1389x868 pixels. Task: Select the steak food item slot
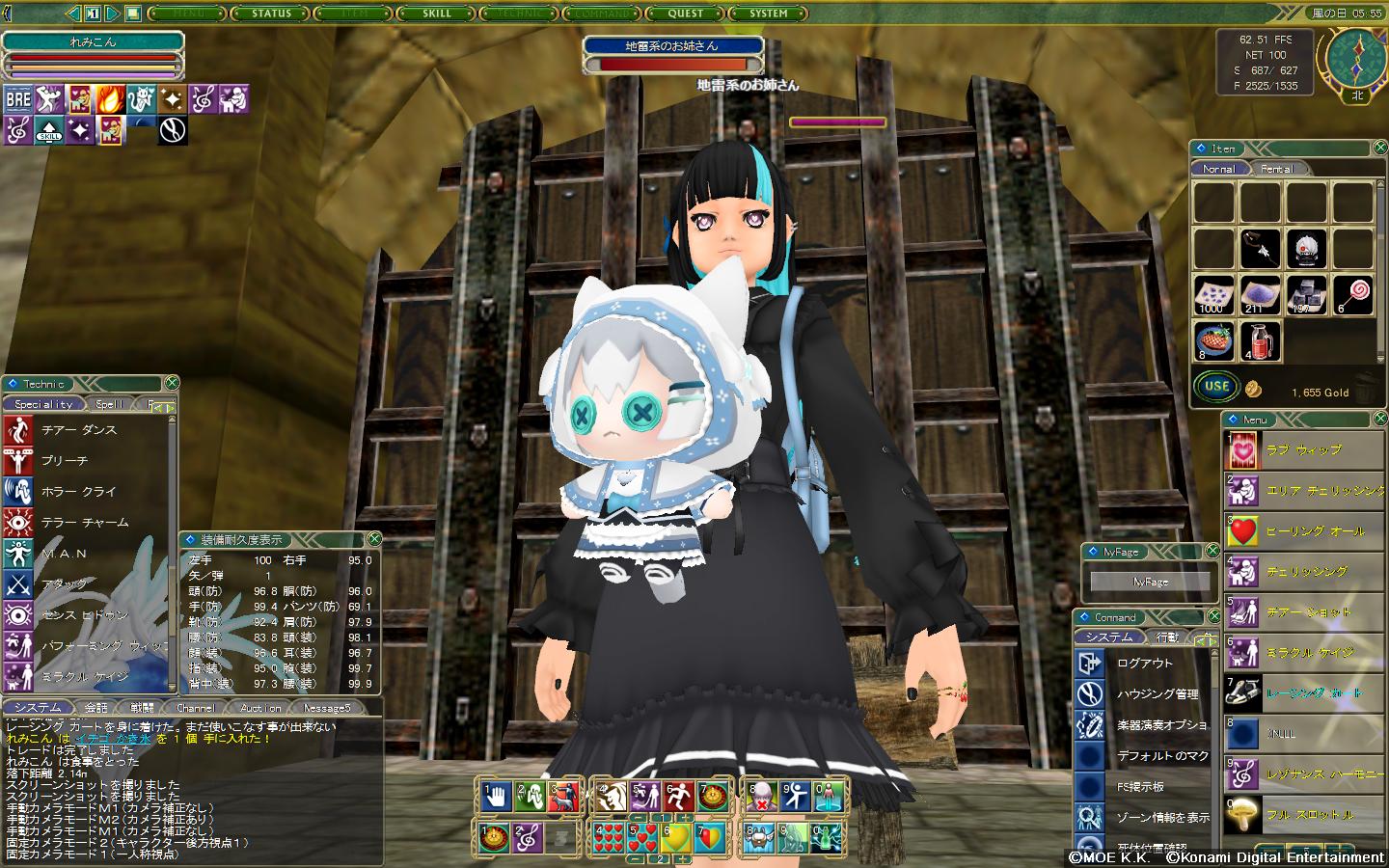tap(1213, 341)
